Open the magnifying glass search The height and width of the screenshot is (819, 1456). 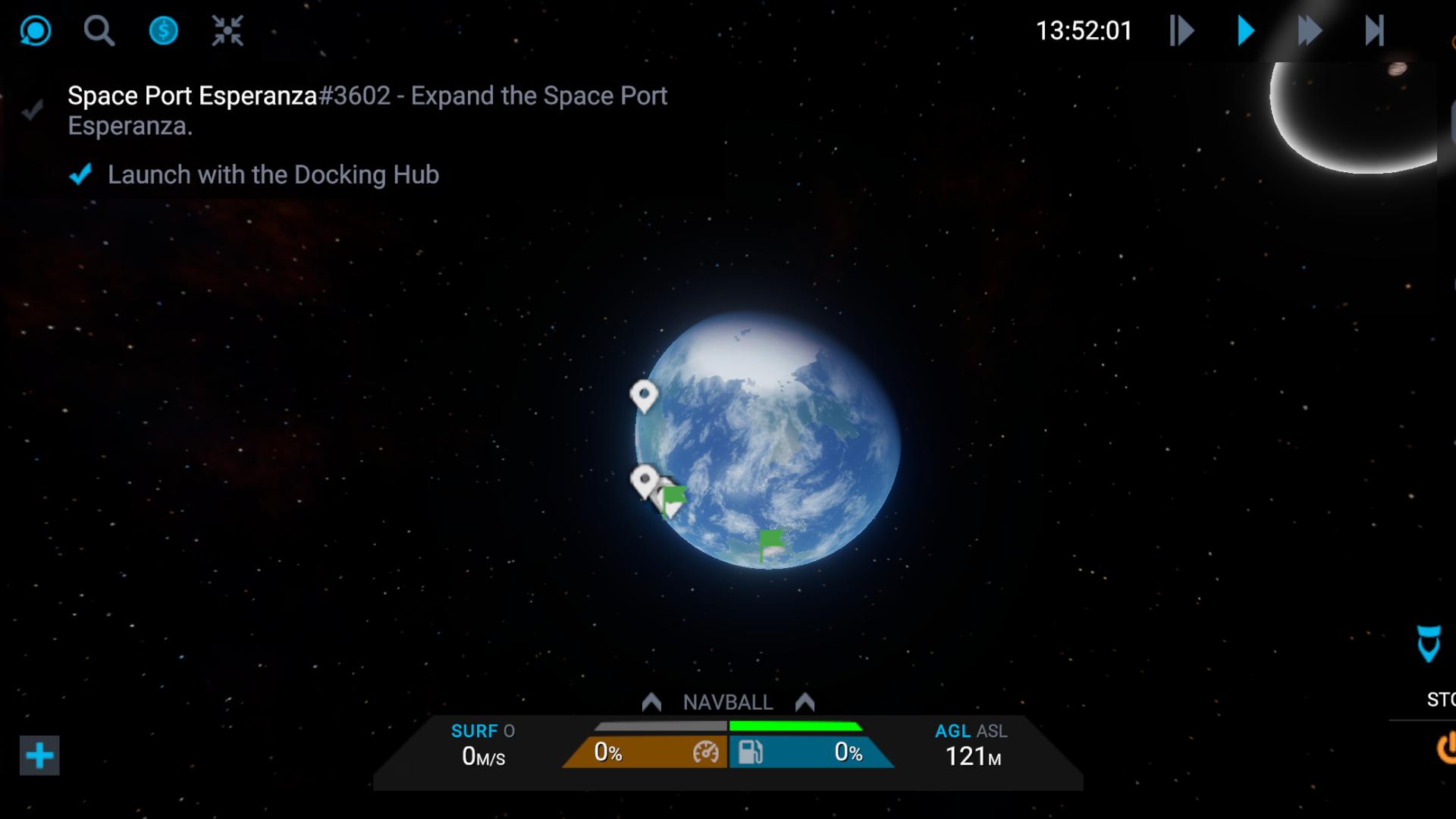point(99,31)
